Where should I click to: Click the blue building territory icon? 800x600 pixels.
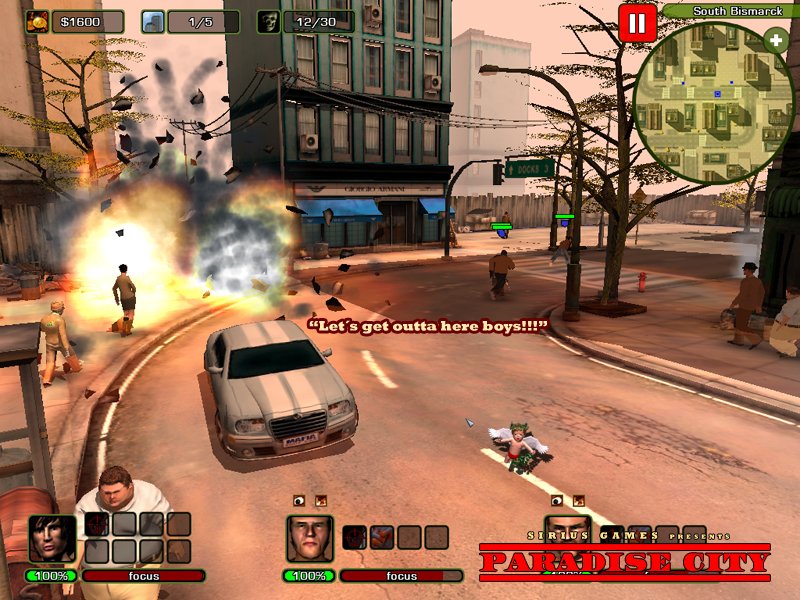pos(153,21)
